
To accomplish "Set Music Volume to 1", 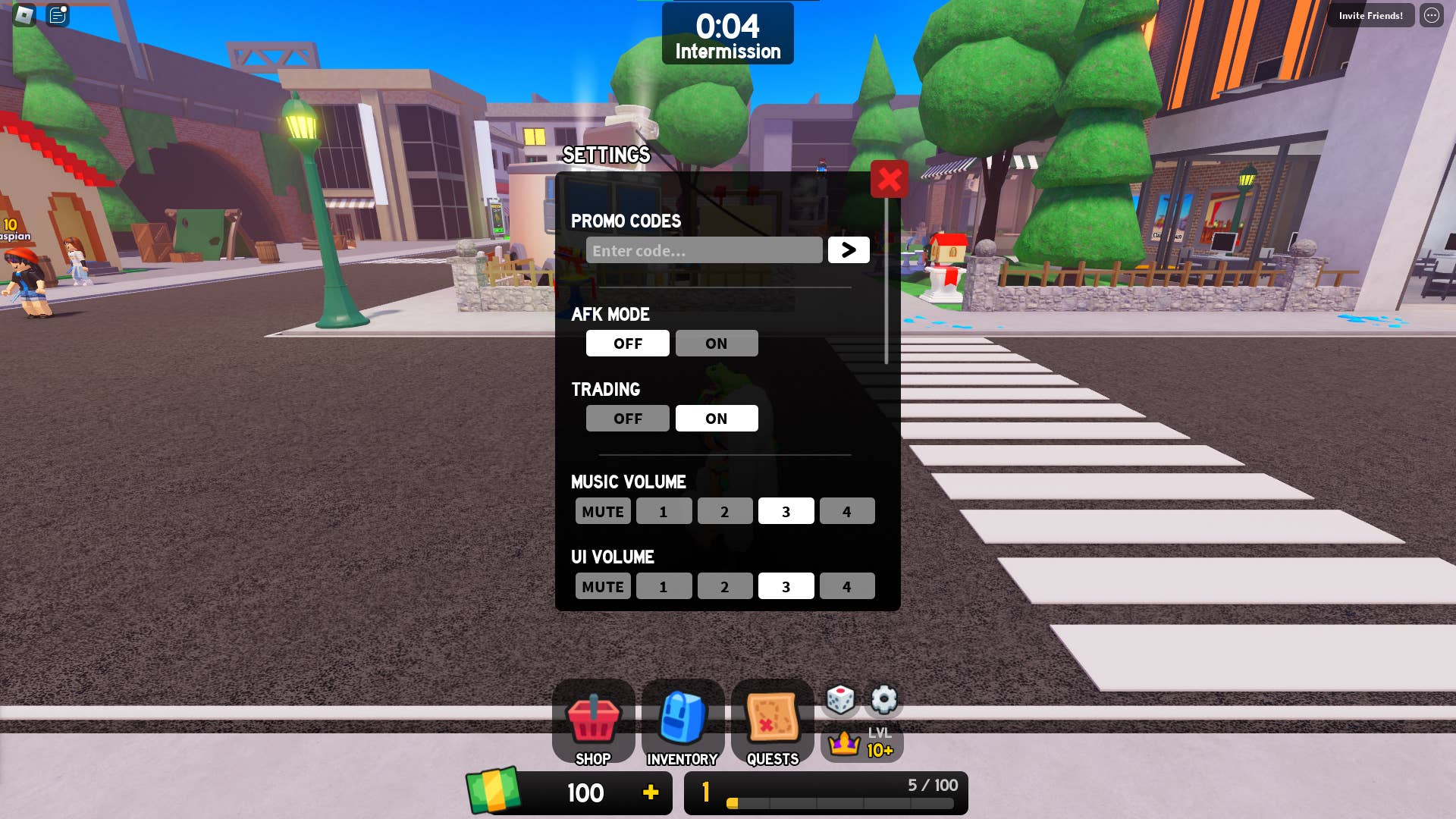I will 664,510.
